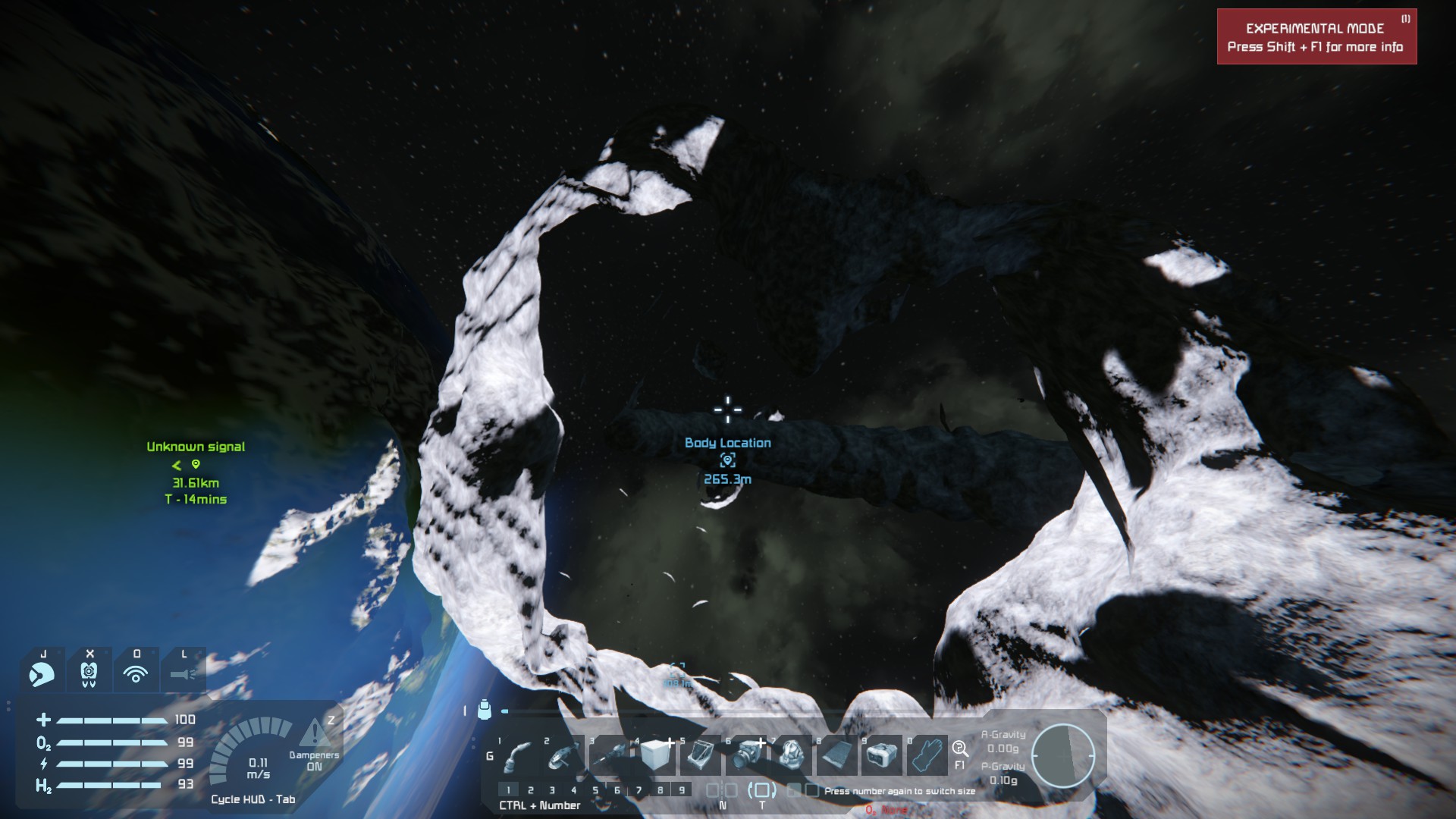Viewport: 1456px width, 819px height.
Task: Select the angle grinder hotbar slot
Action: pos(563,755)
